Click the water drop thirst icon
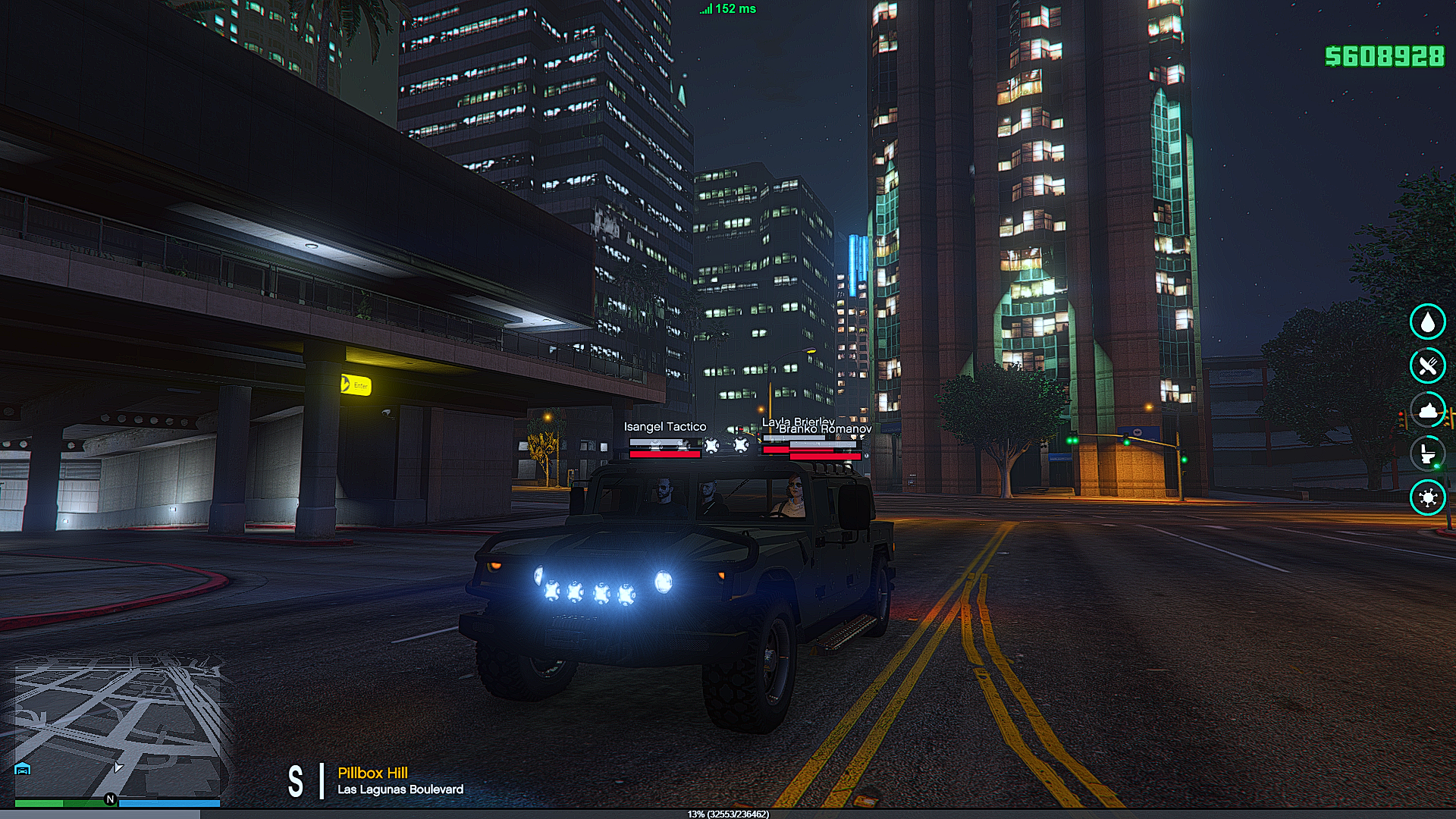1456x819 pixels. (1427, 322)
